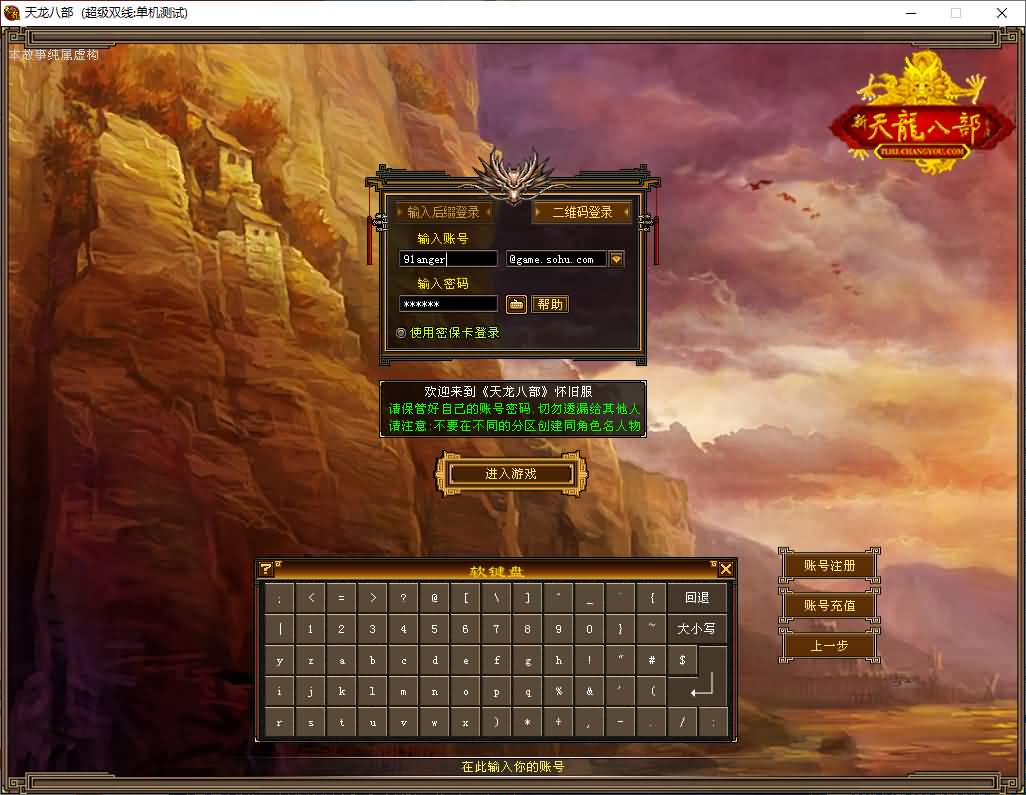Click the soft keyboard's question mark help icon
Image resolution: width=1026 pixels, height=795 pixels.
[x=266, y=569]
